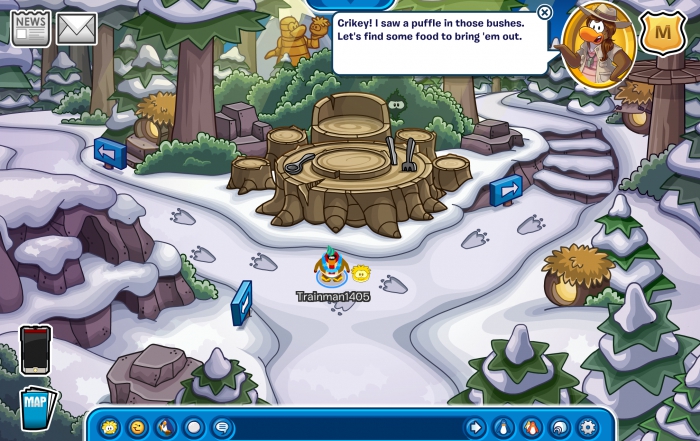Screen dimensions: 700x441
Task: Close the puffle dialogue bubble
Action: click(544, 12)
